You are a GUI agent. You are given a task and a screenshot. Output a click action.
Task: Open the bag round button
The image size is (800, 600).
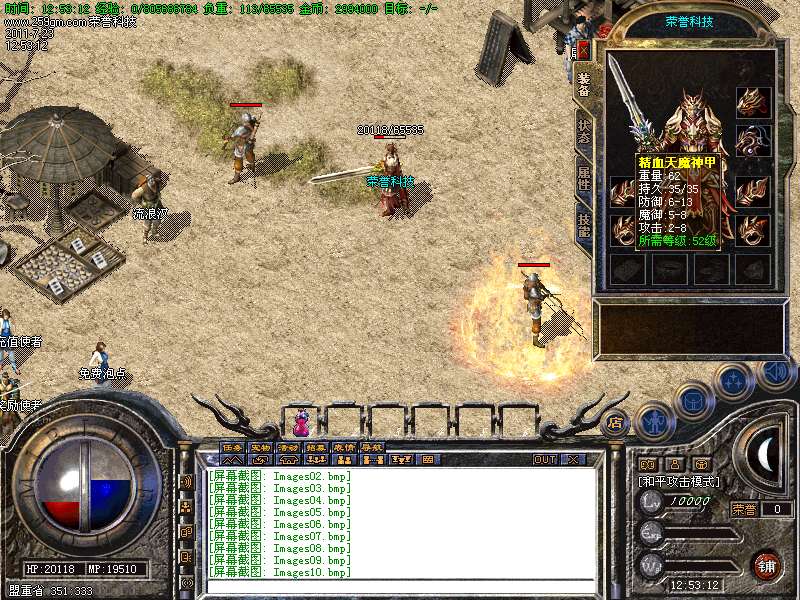694,400
